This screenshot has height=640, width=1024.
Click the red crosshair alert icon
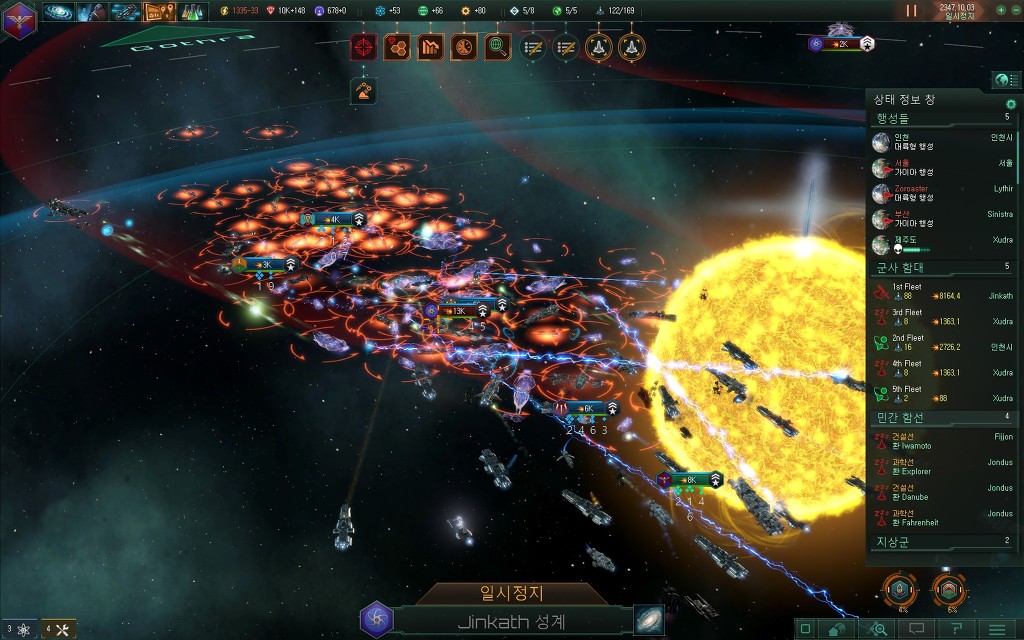[364, 46]
